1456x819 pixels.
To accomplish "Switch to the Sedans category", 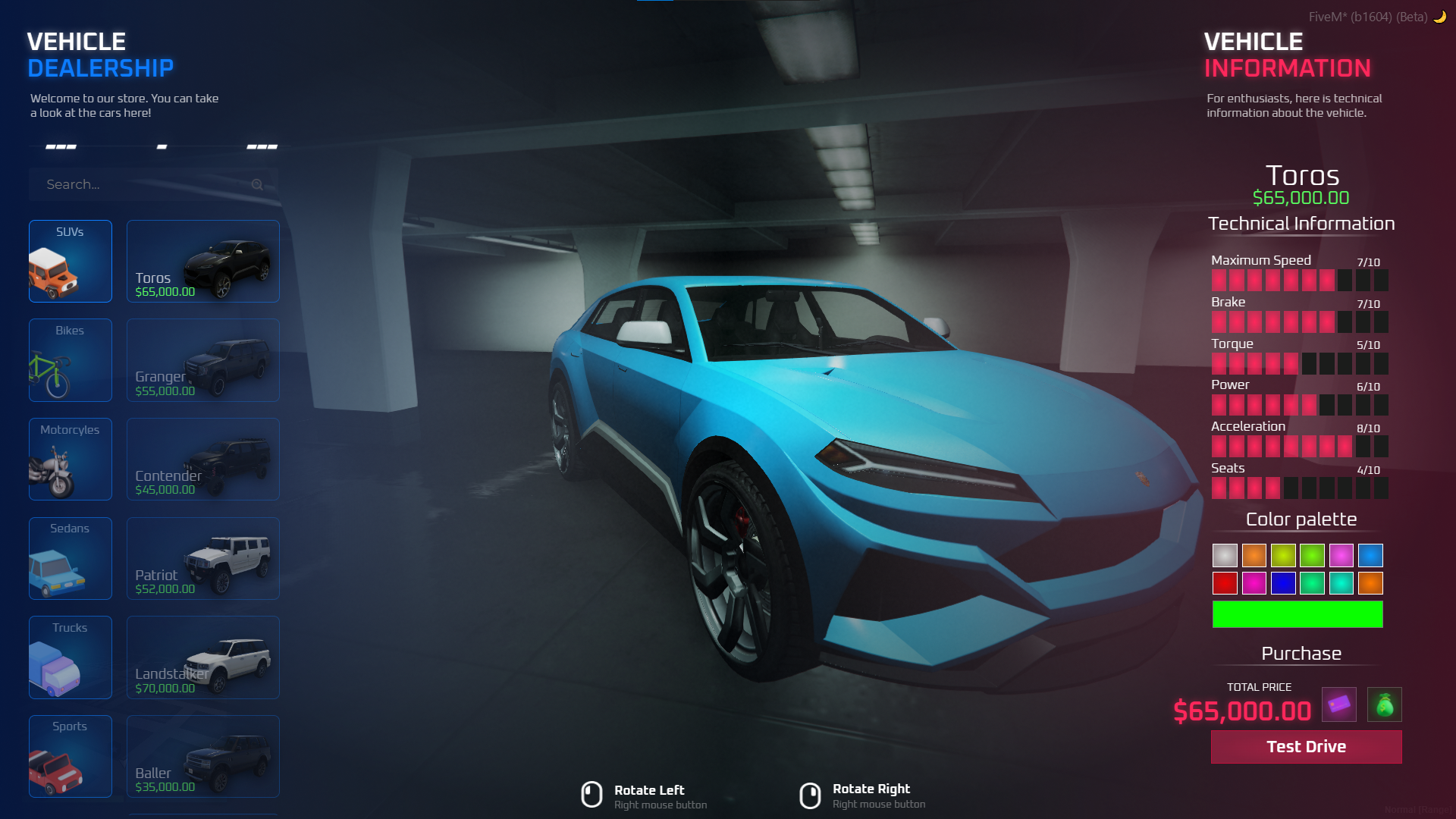I will coord(70,558).
